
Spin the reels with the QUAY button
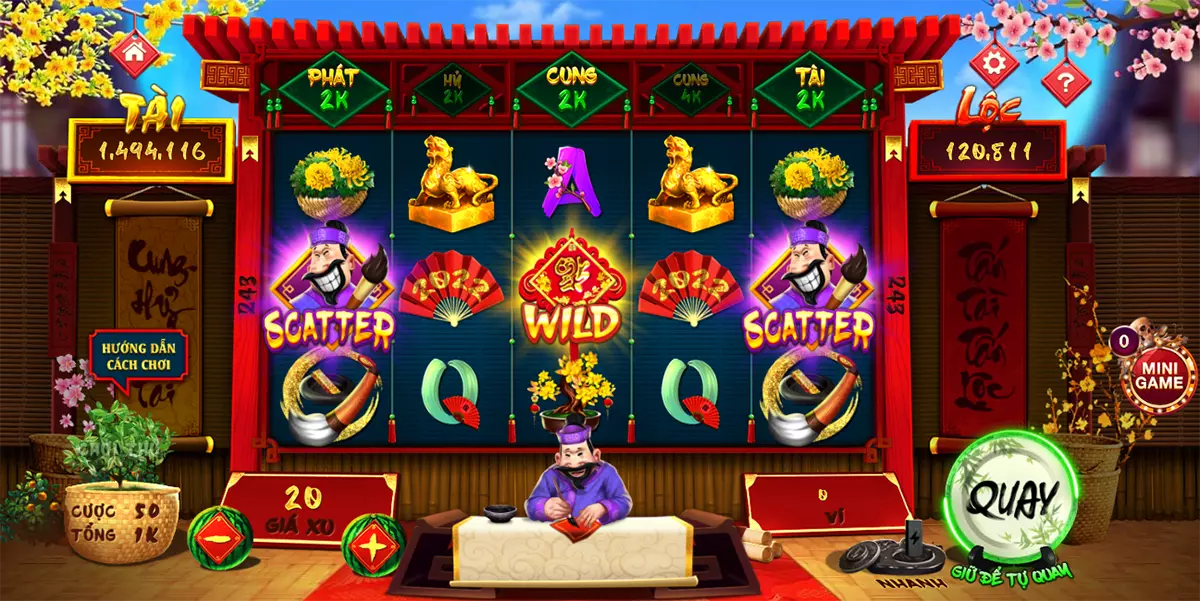[x=1013, y=497]
